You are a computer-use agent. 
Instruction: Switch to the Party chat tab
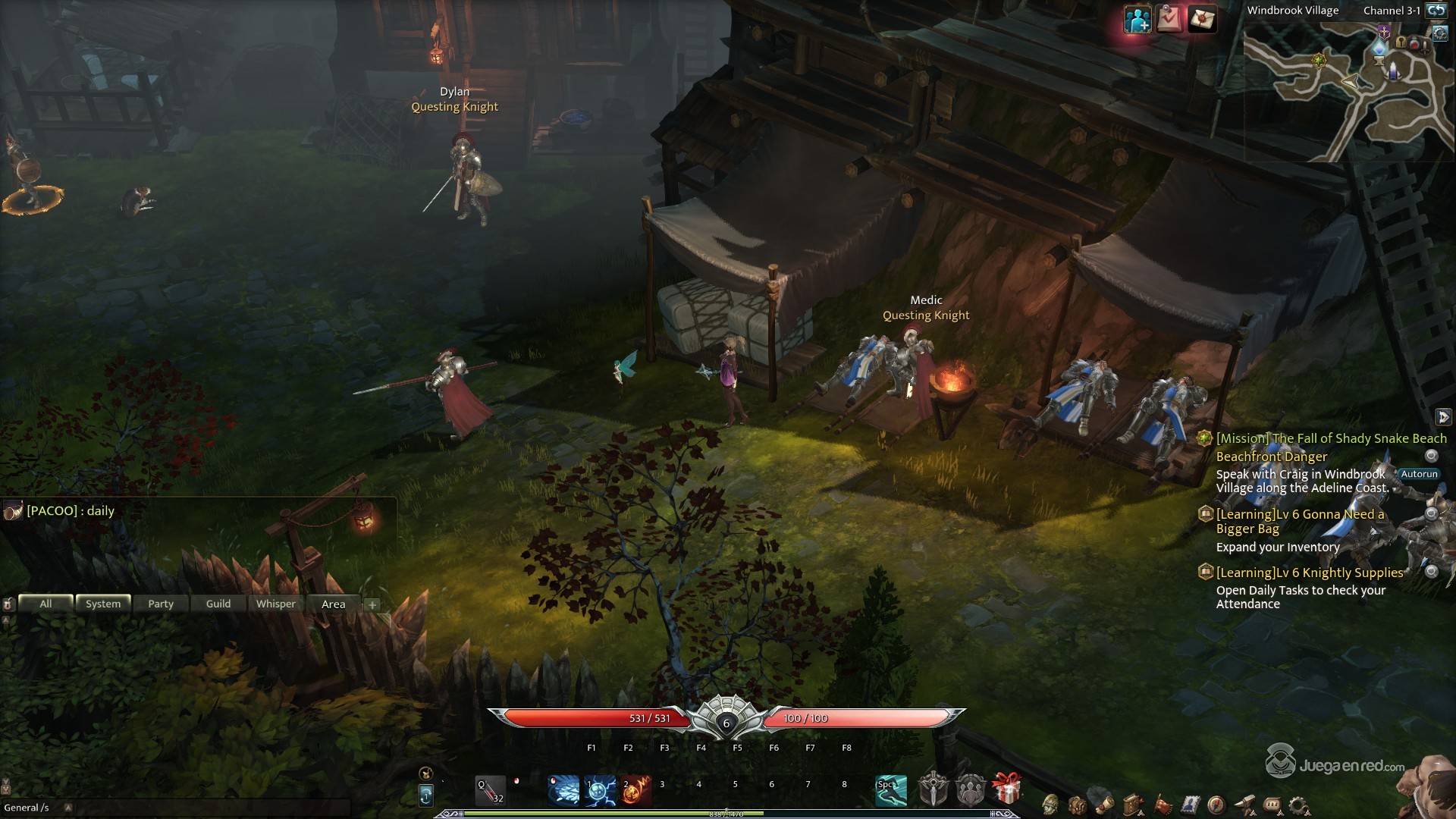[x=161, y=604]
